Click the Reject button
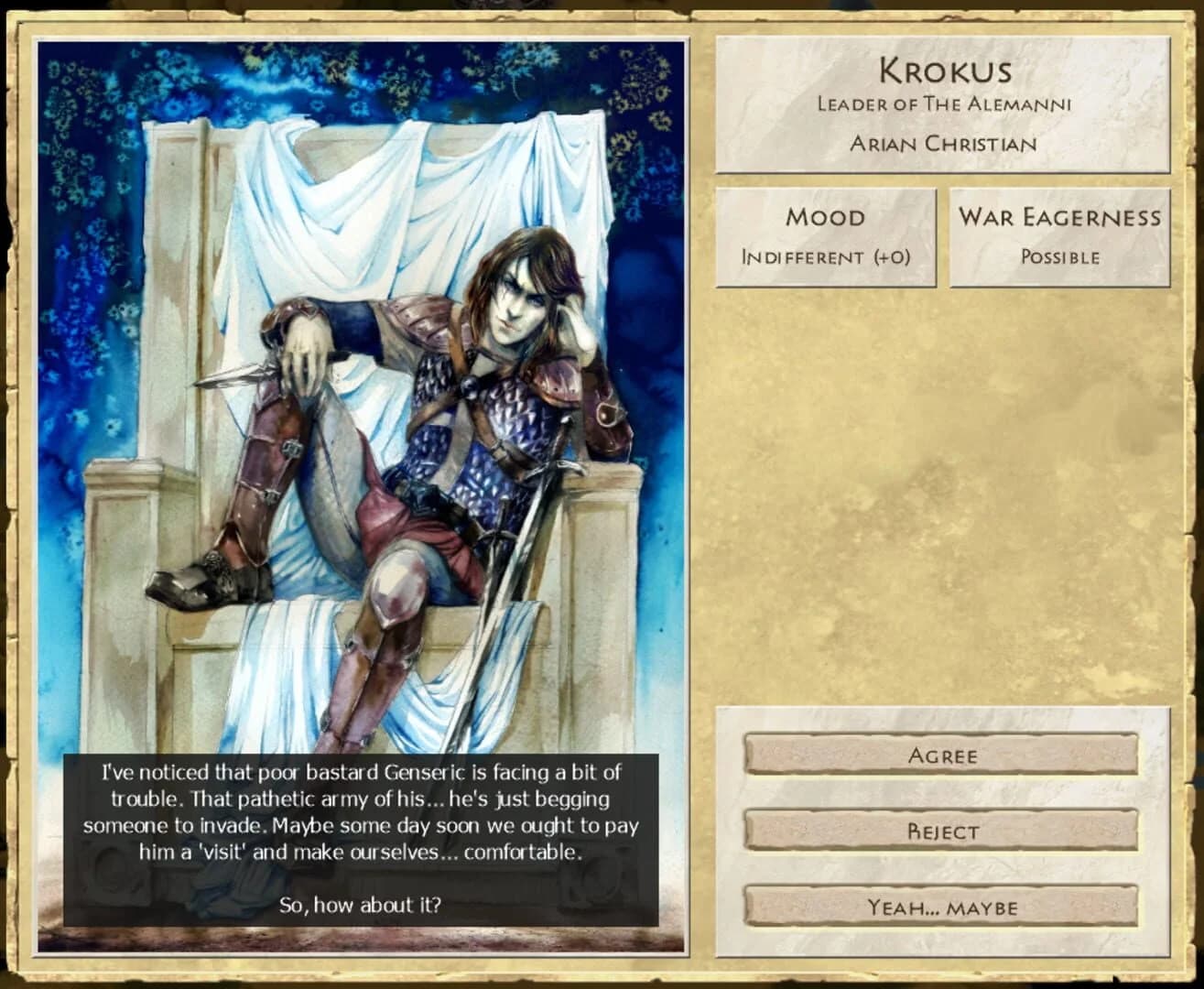This screenshot has height=989, width=1204. tap(943, 831)
